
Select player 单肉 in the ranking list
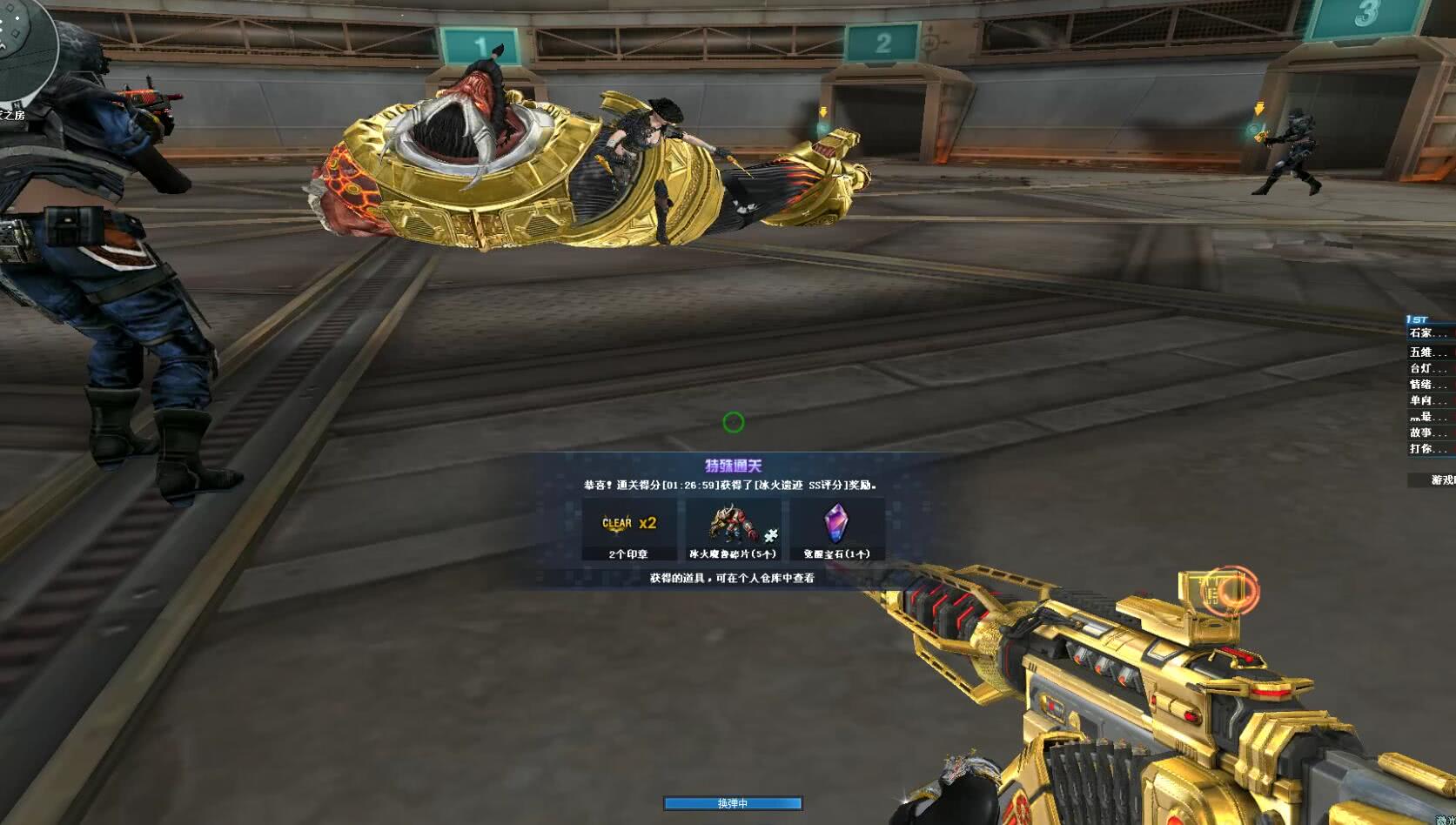coord(1427,400)
